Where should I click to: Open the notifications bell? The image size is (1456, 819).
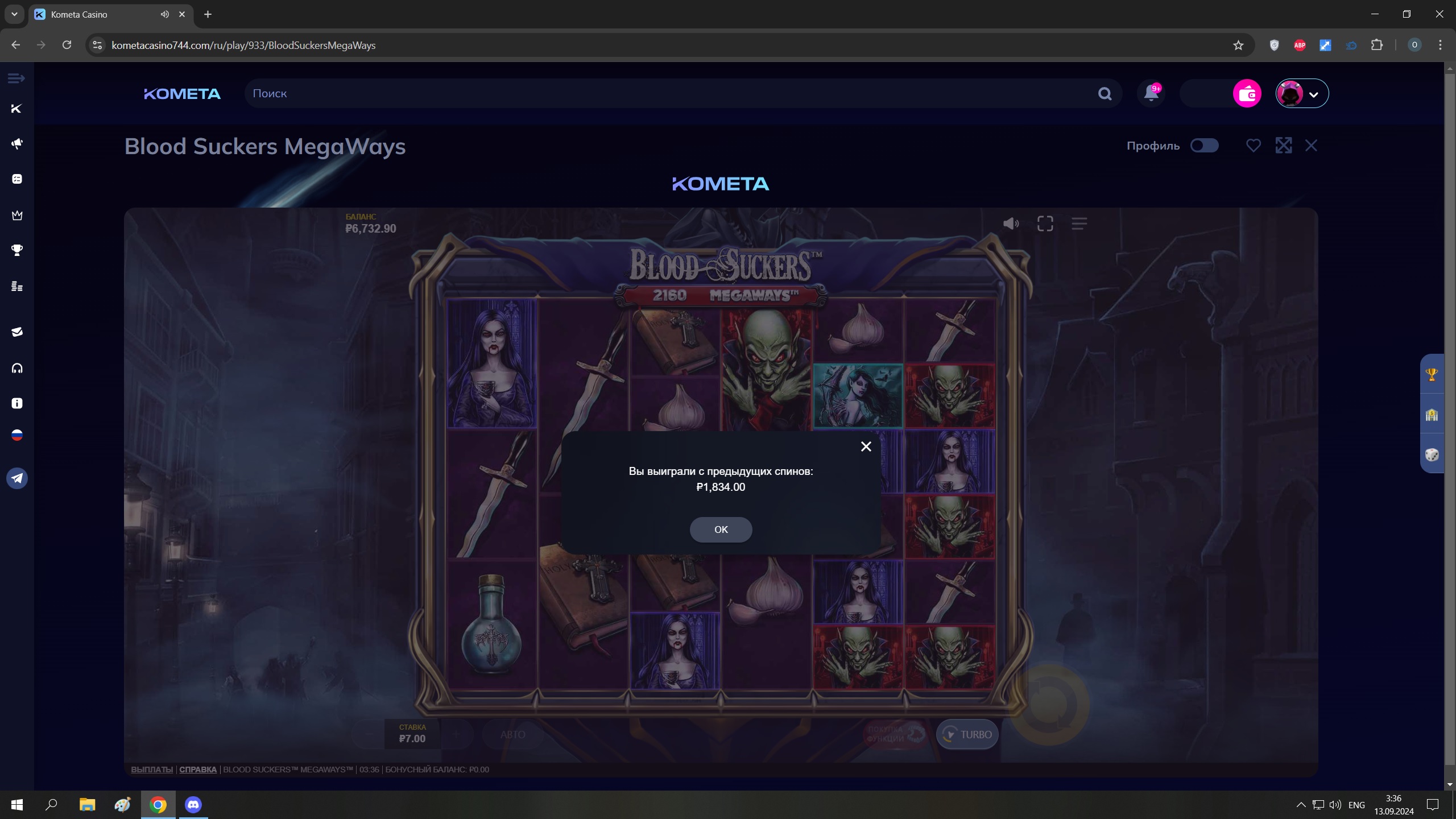(x=1151, y=93)
